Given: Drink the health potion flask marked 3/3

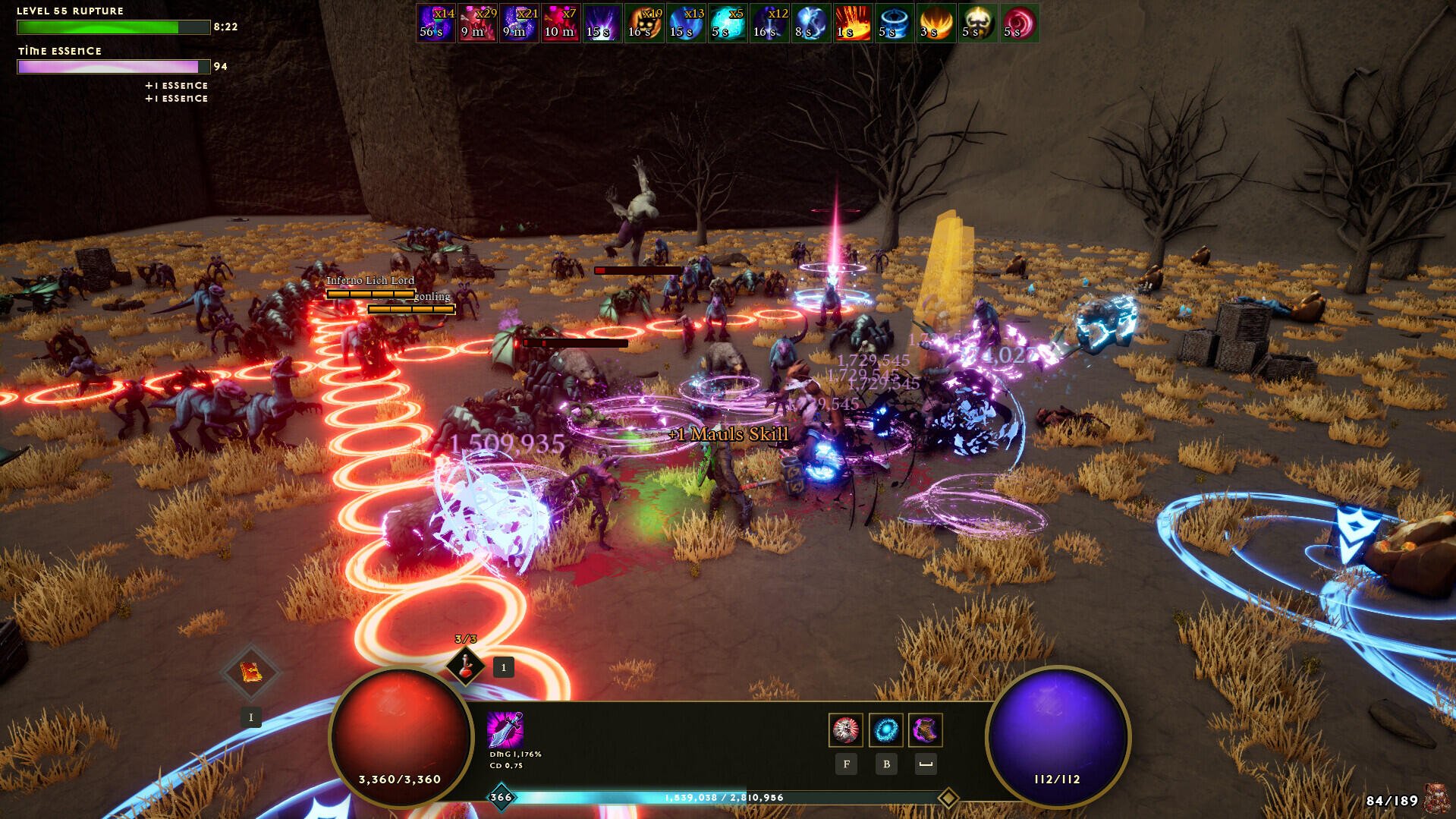Looking at the screenshot, I should point(464,668).
